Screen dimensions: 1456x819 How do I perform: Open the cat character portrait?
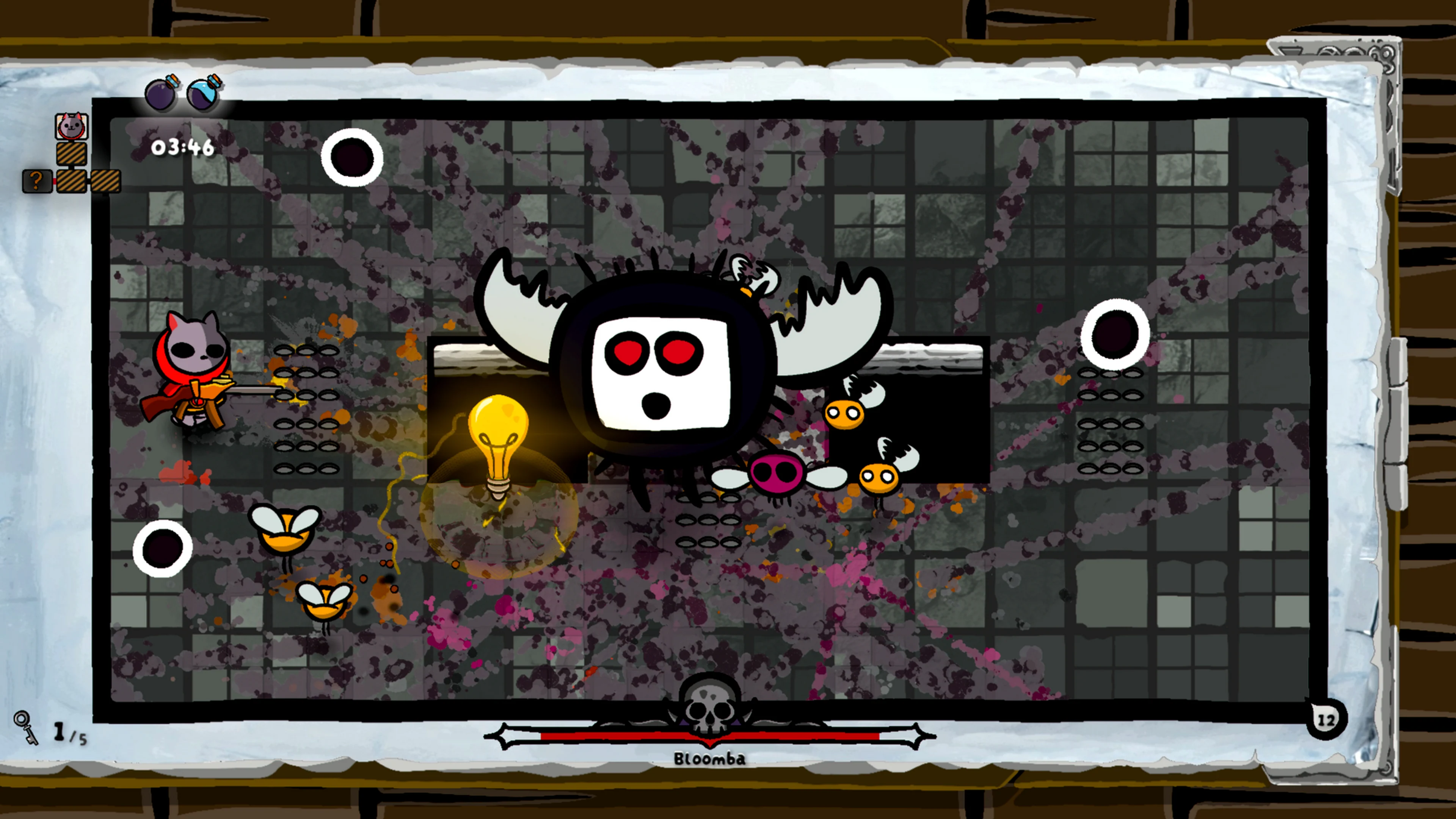[72, 126]
